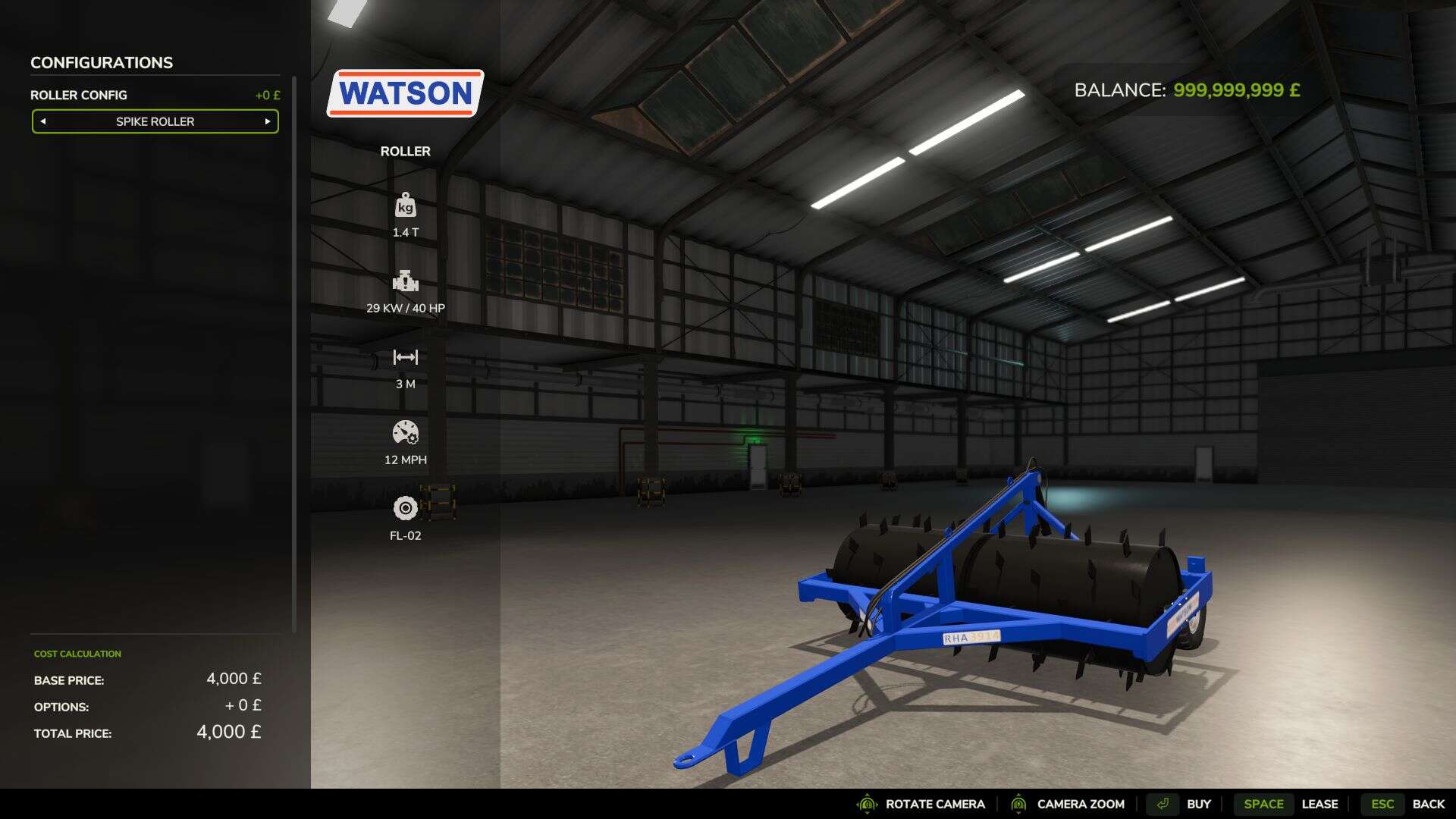The width and height of the screenshot is (1456, 819).
Task: Click the Watson brand logo
Action: click(x=405, y=93)
